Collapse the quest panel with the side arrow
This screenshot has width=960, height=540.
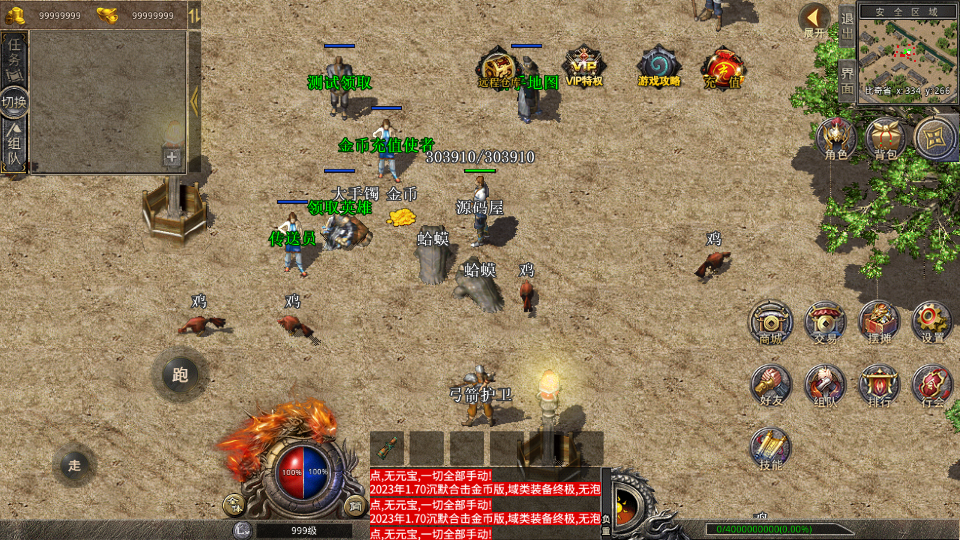pos(194,100)
